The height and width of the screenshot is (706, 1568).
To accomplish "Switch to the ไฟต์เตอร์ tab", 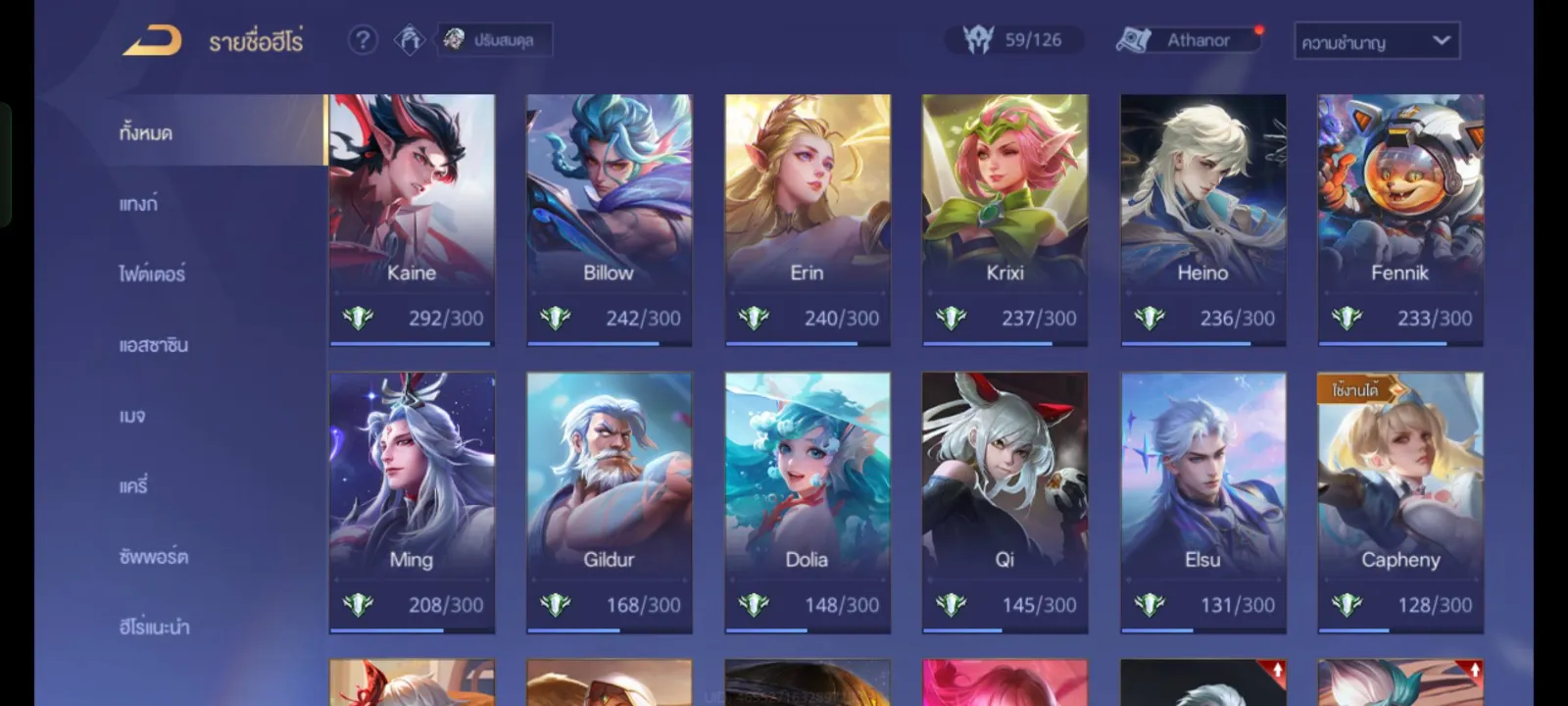I will [152, 275].
